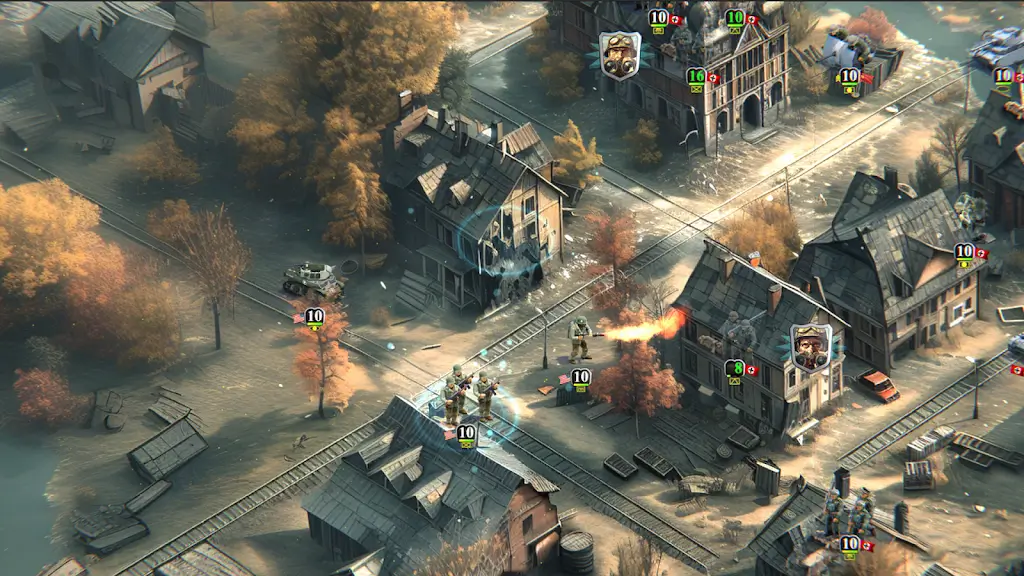Select the German rooftop infantry squad's badge
This screenshot has width=1024, height=576.
[850, 545]
